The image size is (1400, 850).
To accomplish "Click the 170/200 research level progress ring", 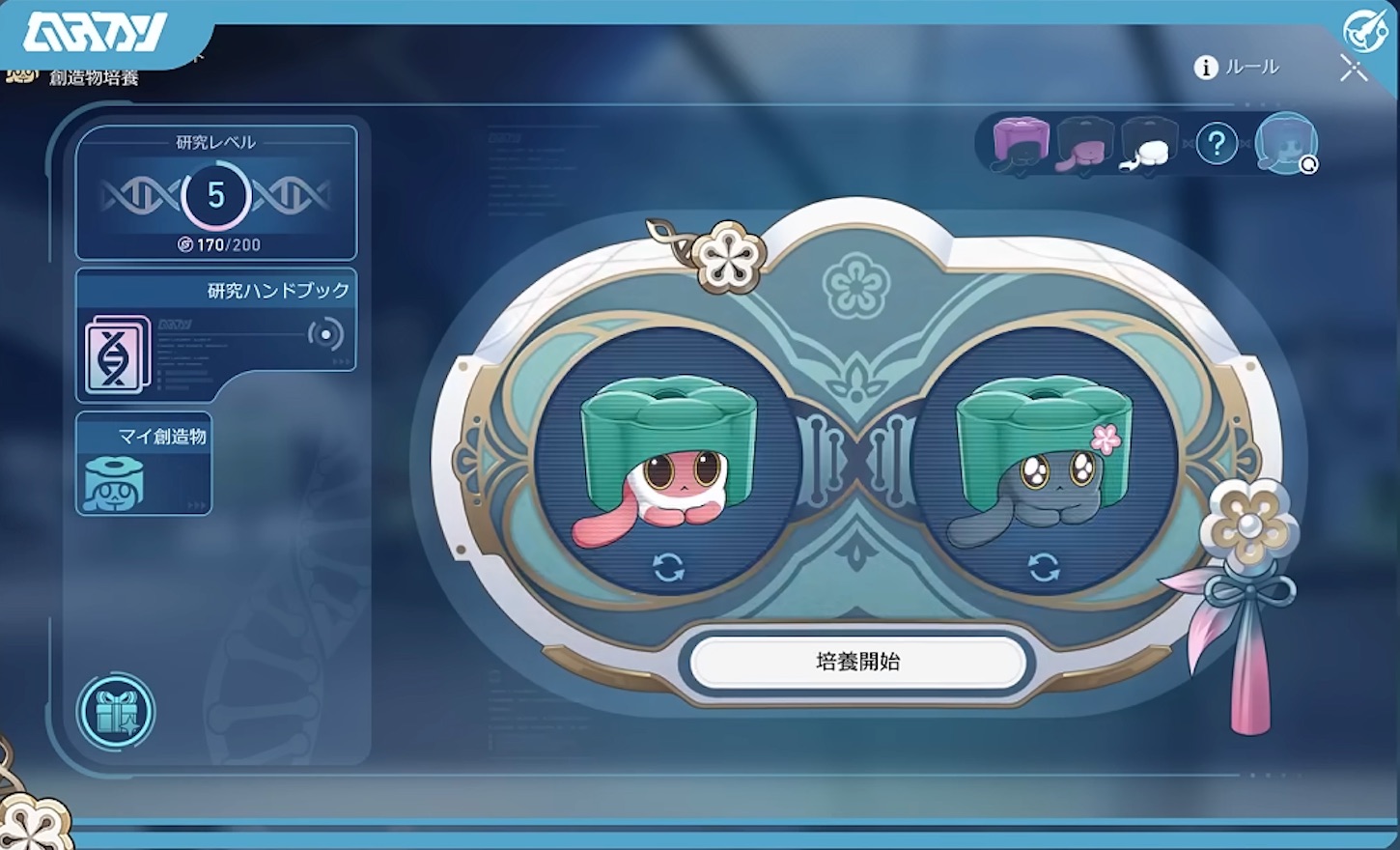I will coord(217,196).
